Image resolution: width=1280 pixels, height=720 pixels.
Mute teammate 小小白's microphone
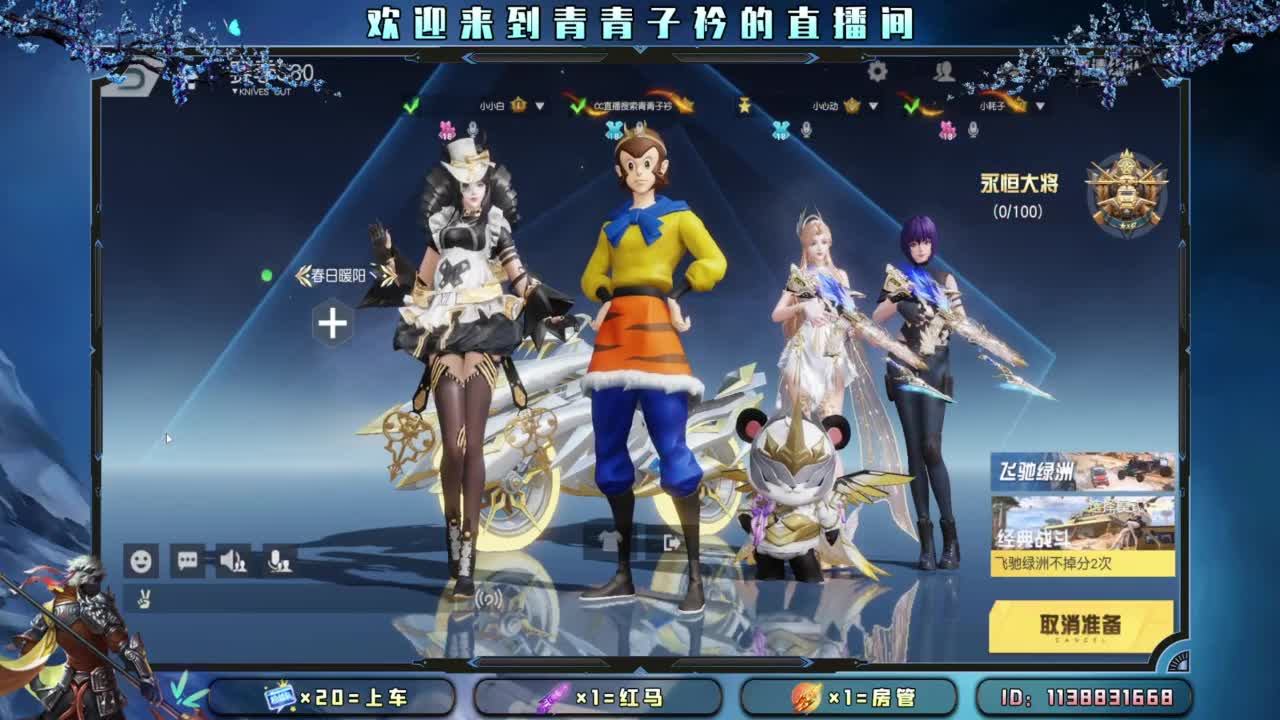(x=472, y=127)
